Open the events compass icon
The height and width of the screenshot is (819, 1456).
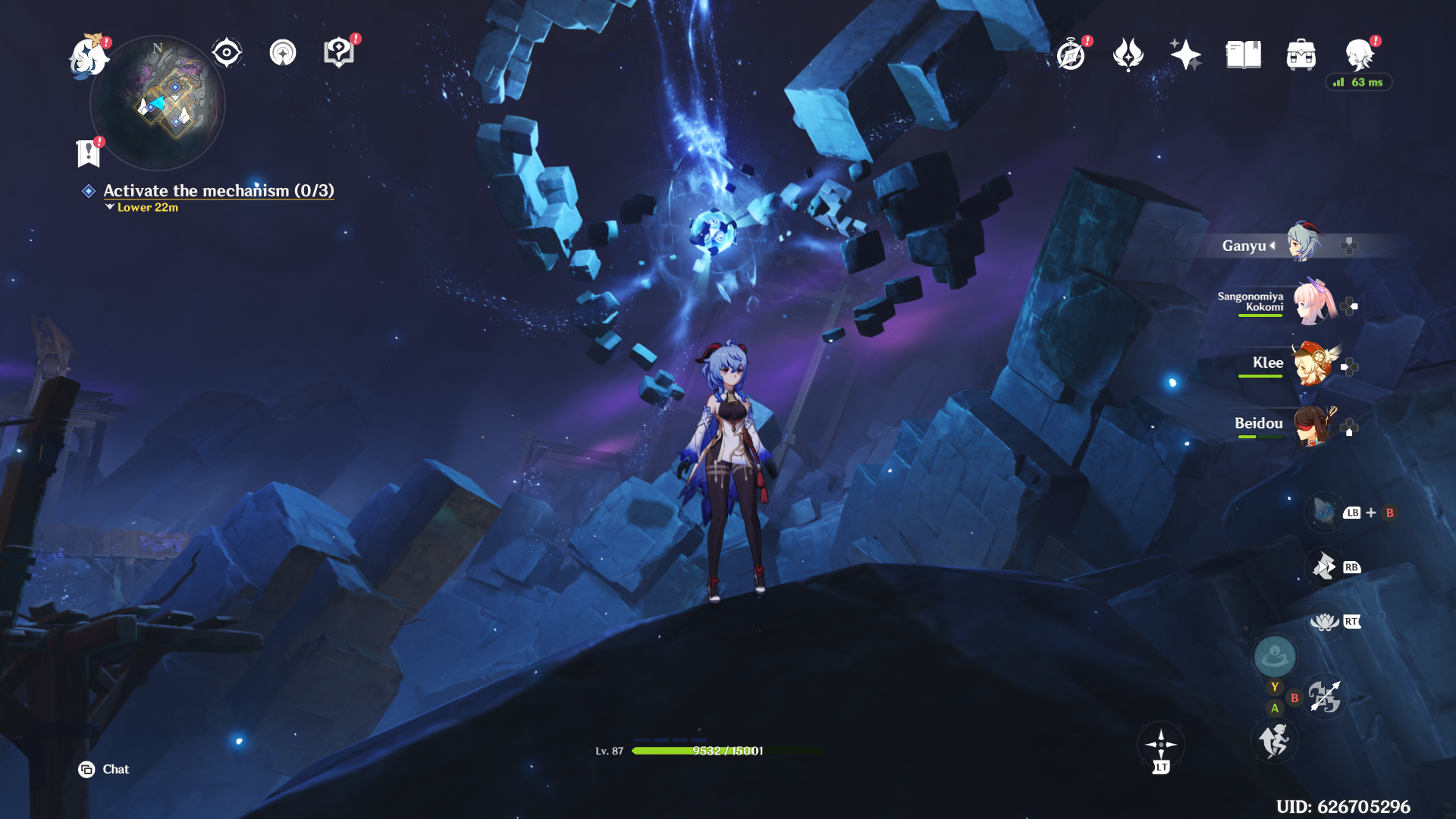(1071, 55)
